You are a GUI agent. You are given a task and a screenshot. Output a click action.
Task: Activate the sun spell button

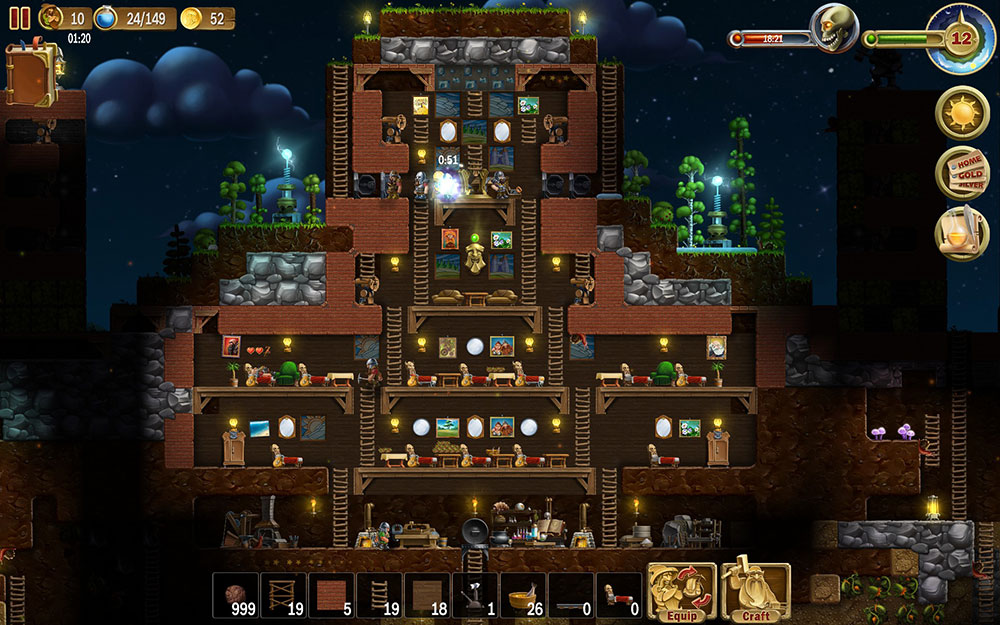(x=962, y=113)
